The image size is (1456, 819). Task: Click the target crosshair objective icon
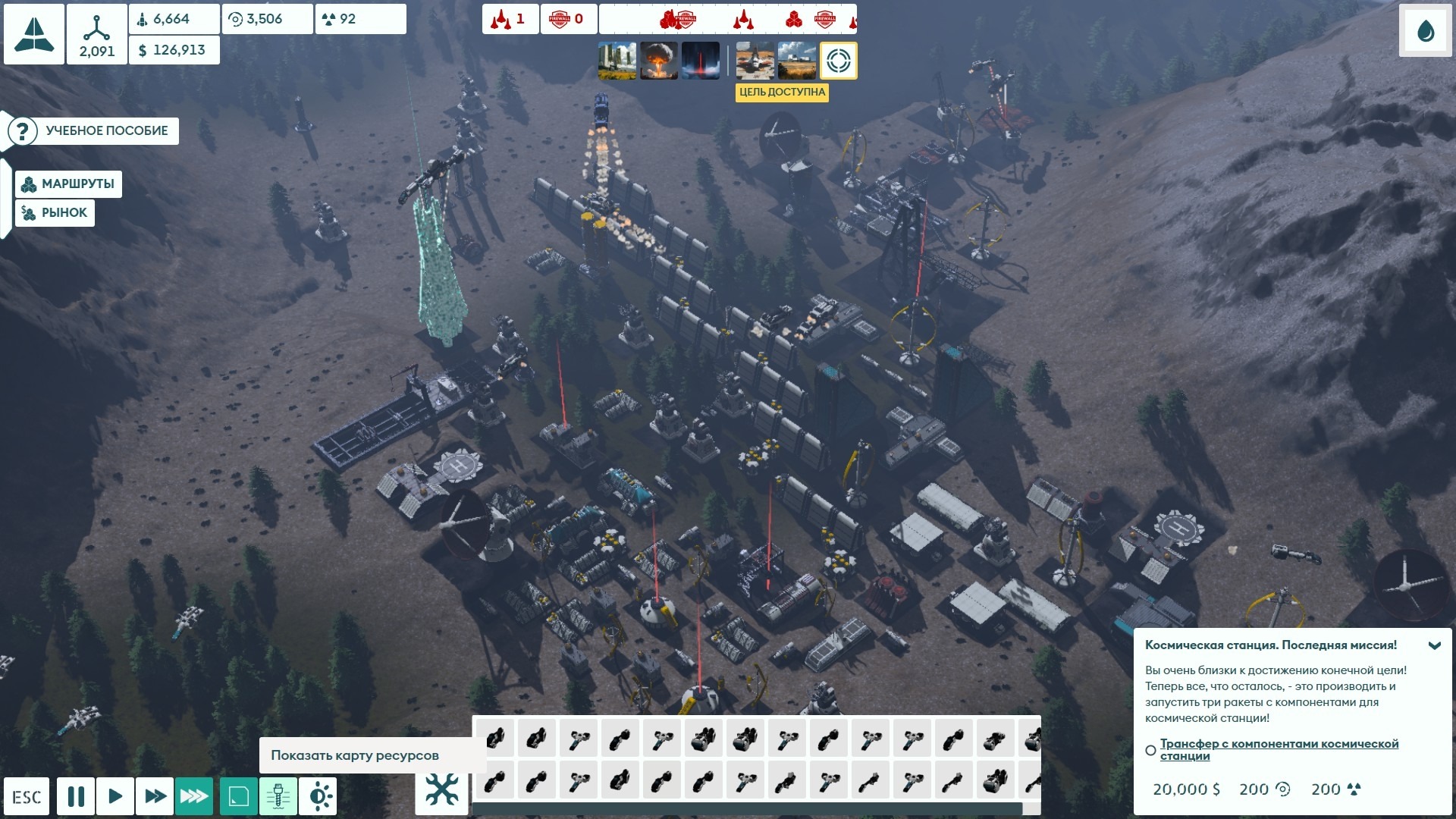point(838,61)
